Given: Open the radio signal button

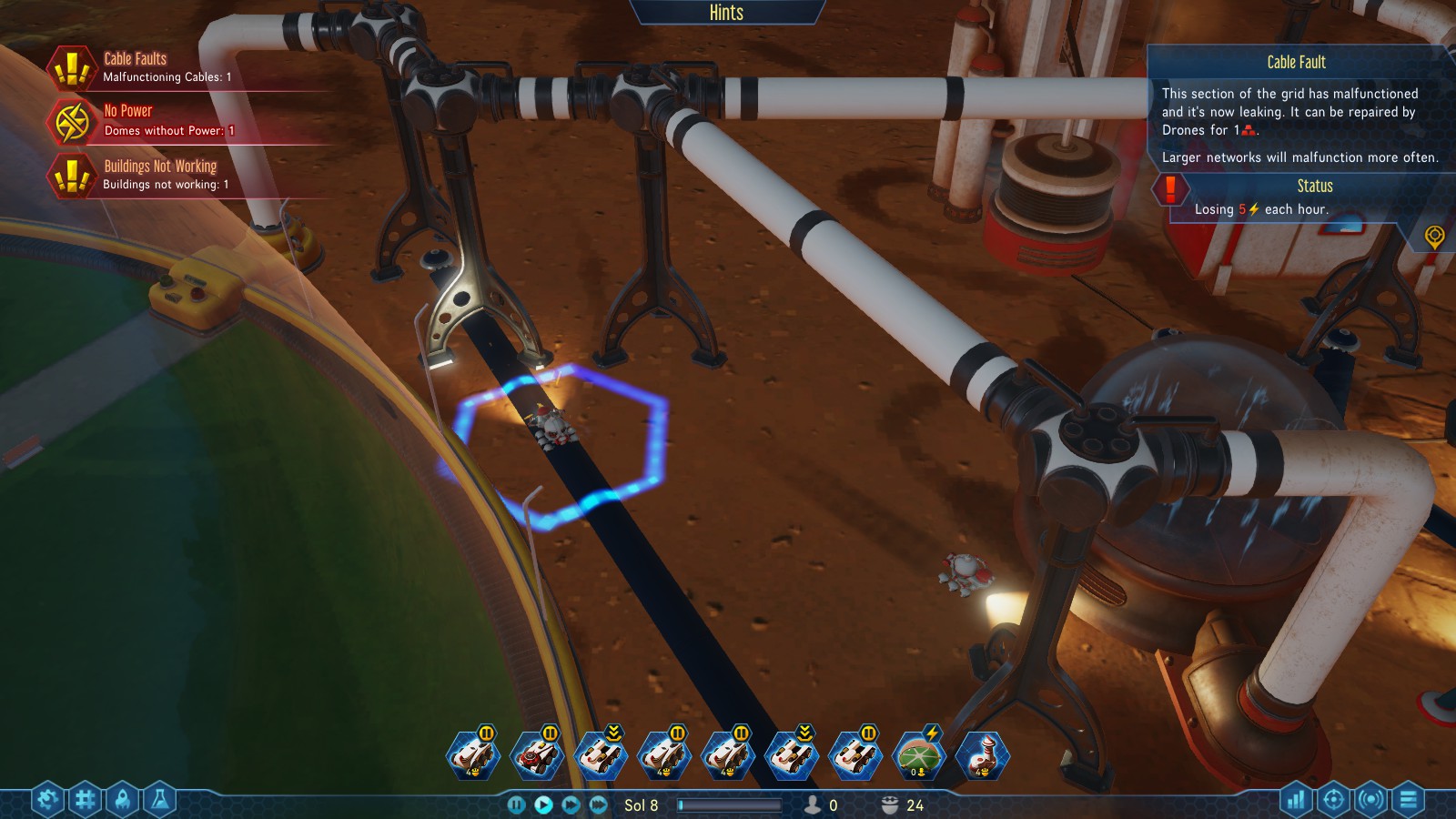Looking at the screenshot, I should point(1370,800).
